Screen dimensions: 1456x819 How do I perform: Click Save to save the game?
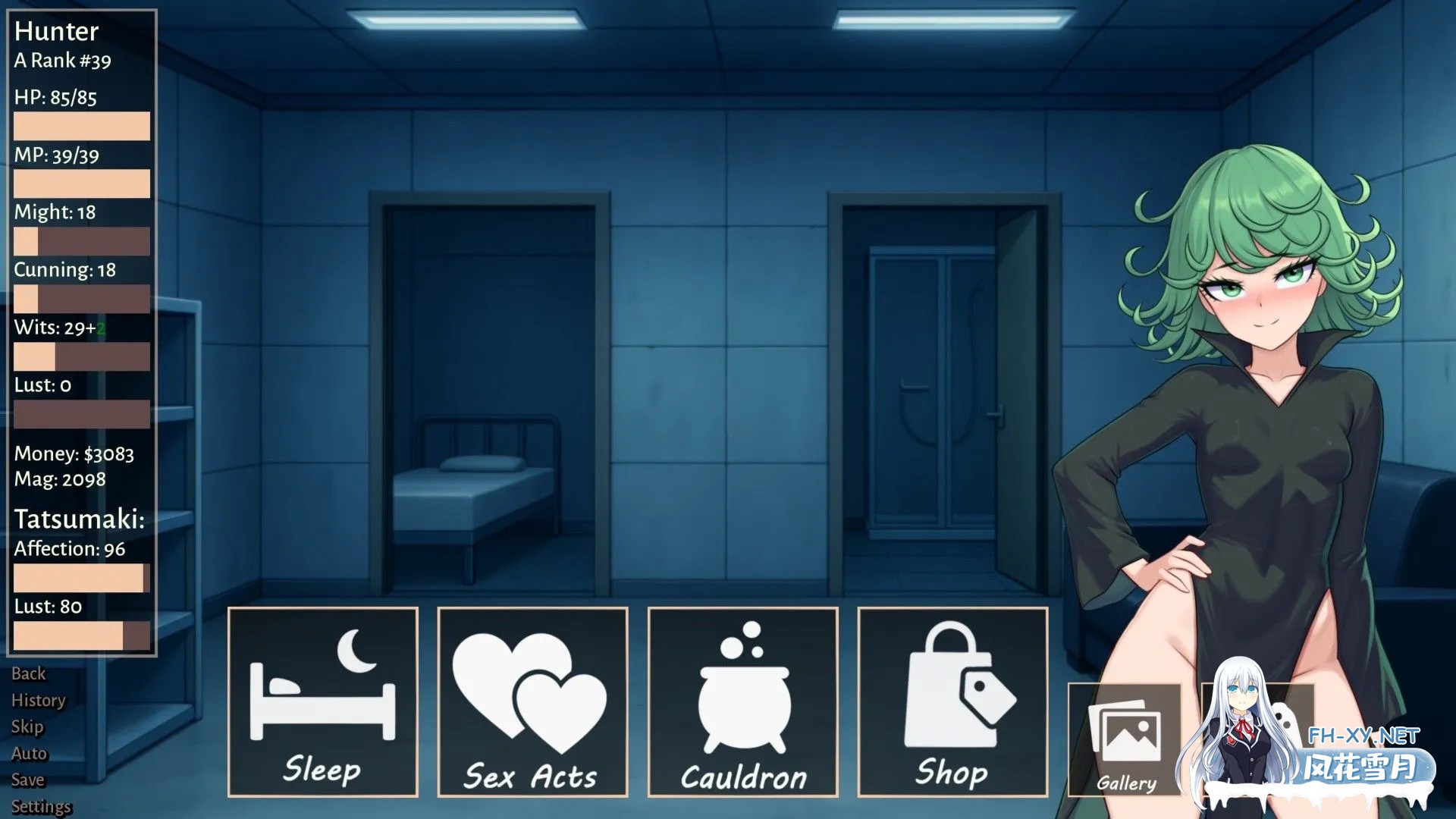point(28,780)
